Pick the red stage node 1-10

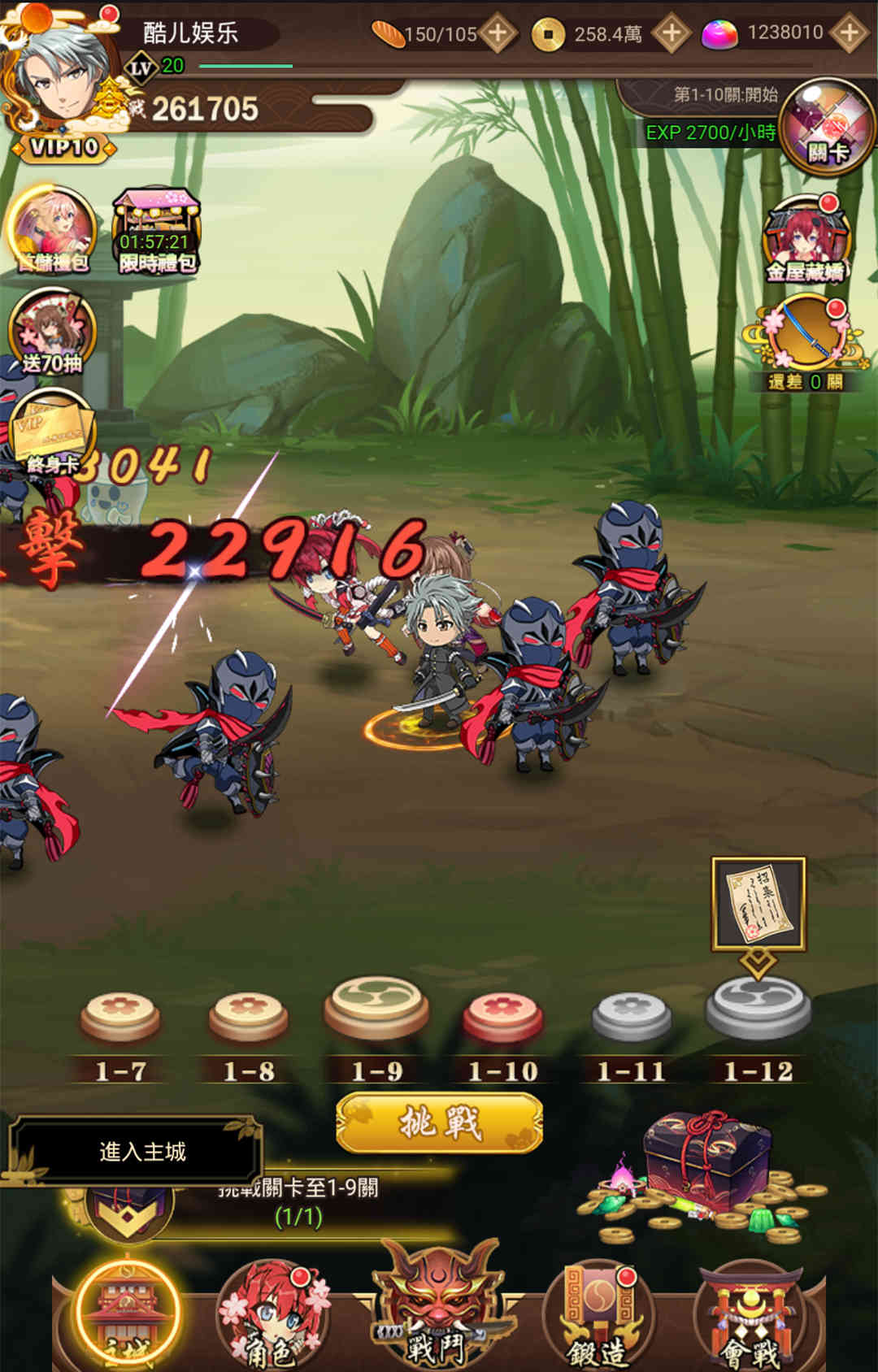point(502,1016)
